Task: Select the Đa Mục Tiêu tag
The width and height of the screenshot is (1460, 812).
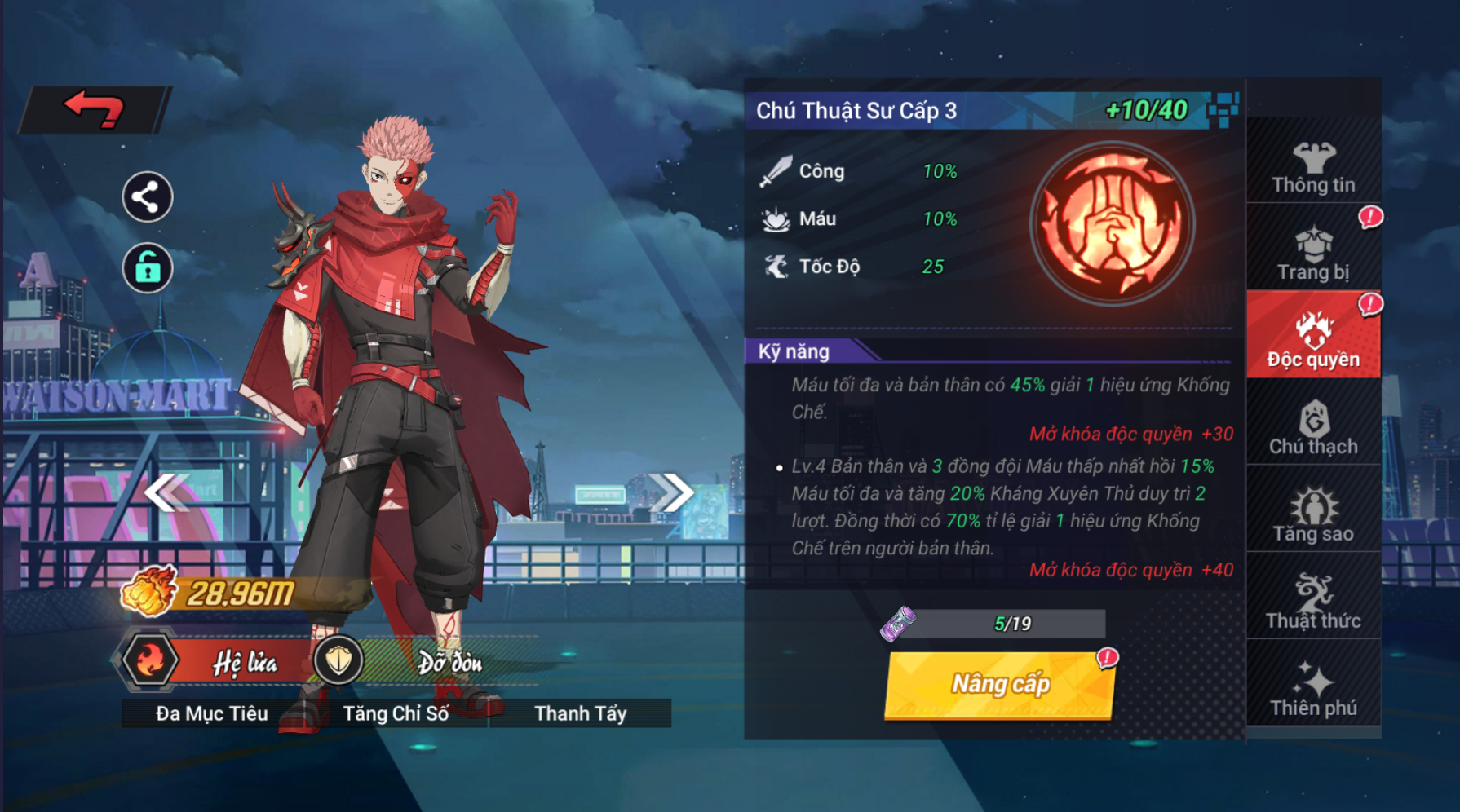Action: click(x=212, y=713)
